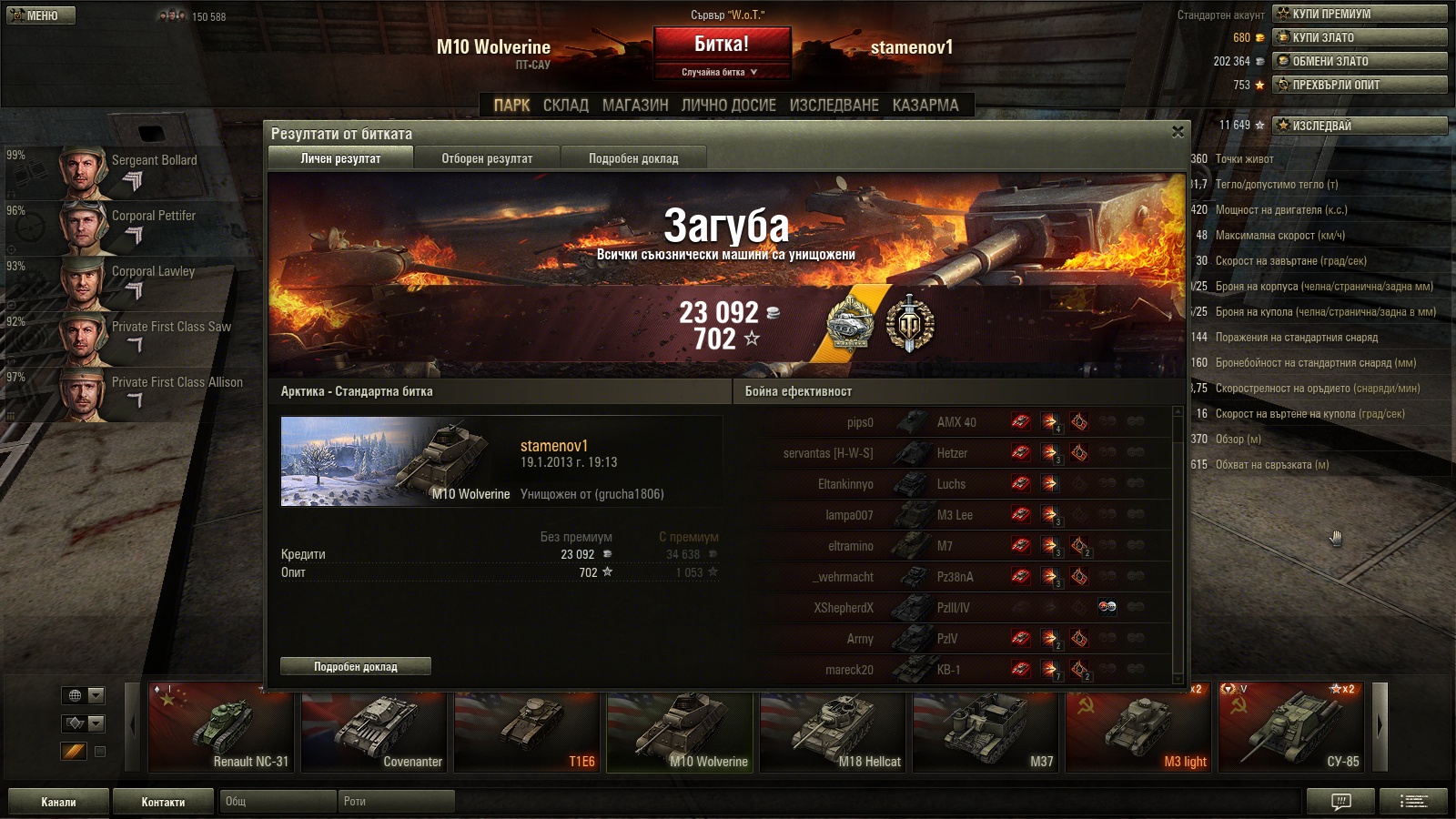The height and width of the screenshot is (819, 1456).
Task: Close the battle results window
Action: tap(1178, 132)
